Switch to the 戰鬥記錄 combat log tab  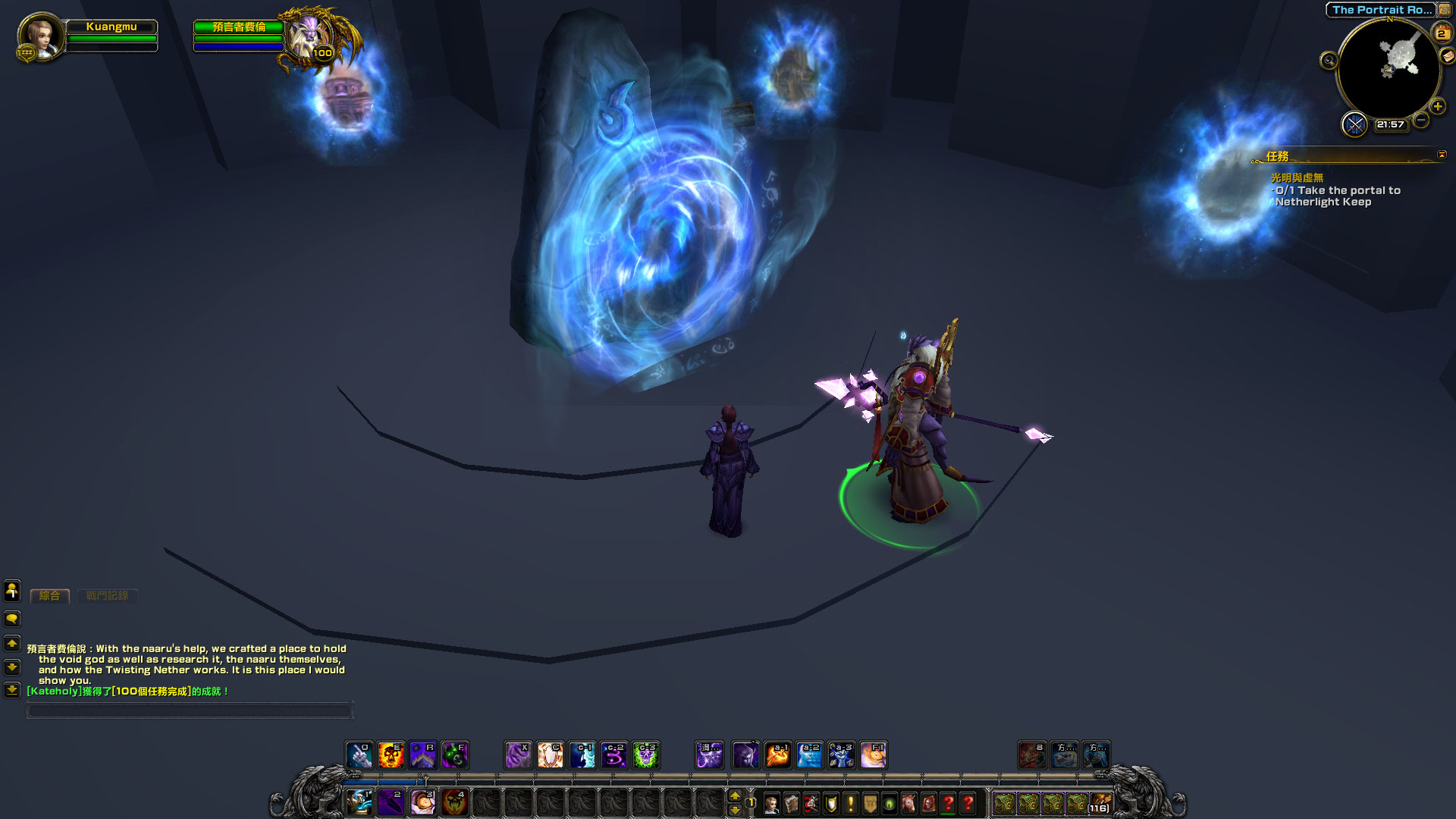click(107, 596)
